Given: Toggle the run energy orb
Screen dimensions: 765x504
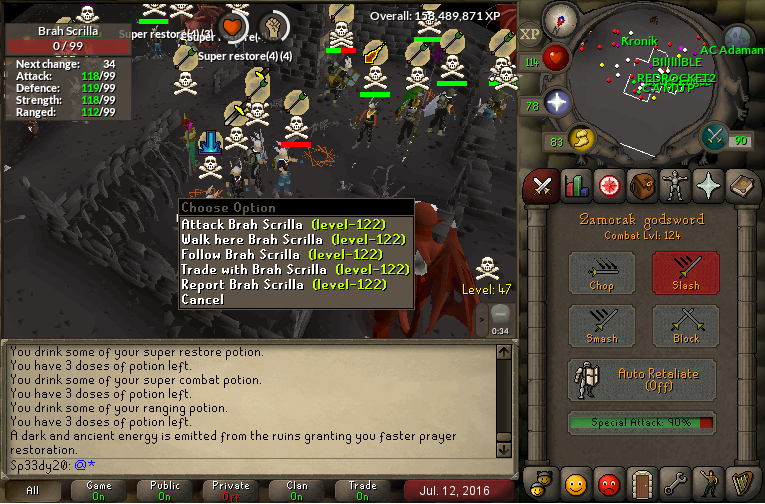Looking at the screenshot, I should pyautogui.click(x=578, y=137).
